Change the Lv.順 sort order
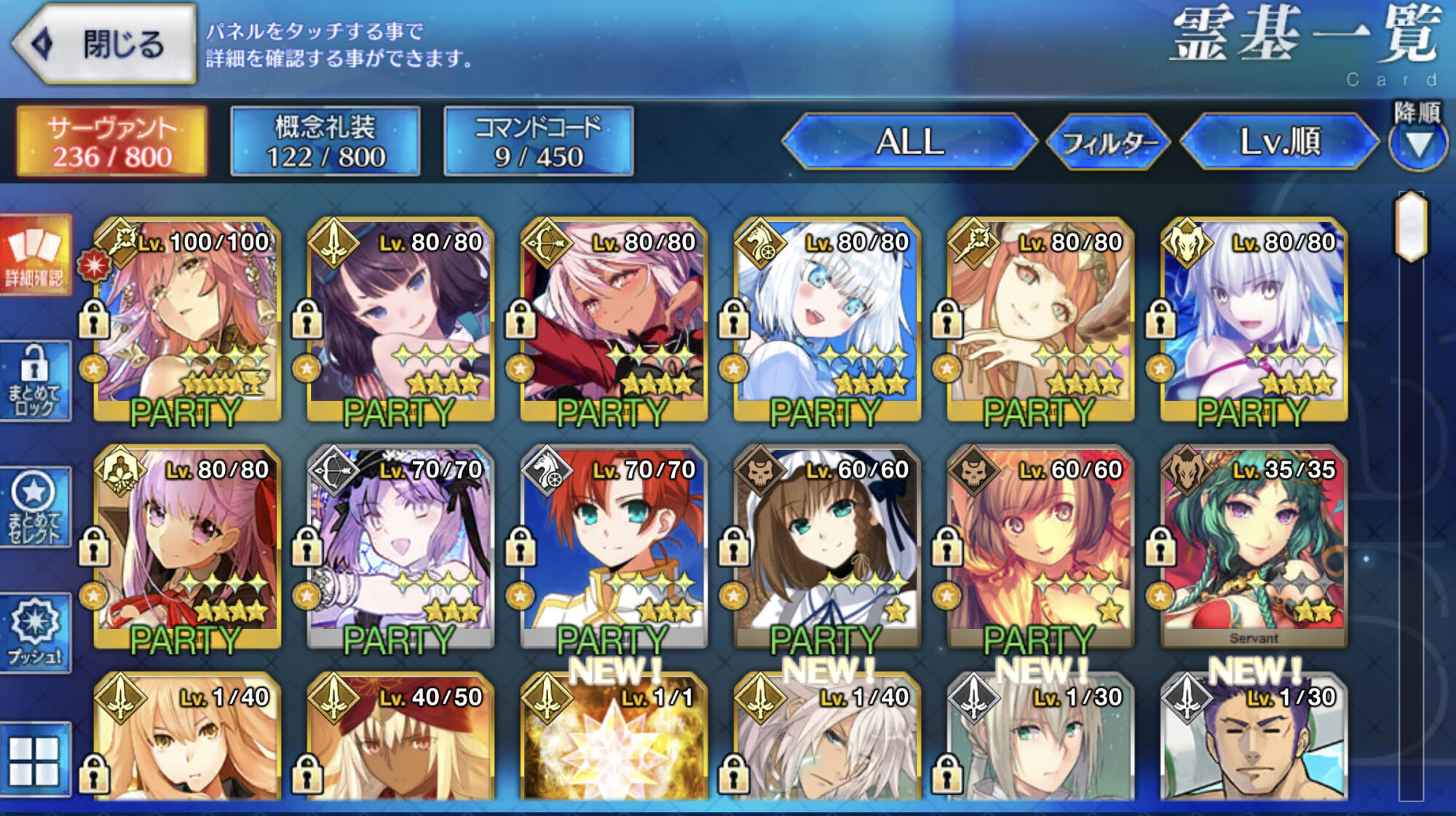The width and height of the screenshot is (1456, 816). (x=1279, y=141)
